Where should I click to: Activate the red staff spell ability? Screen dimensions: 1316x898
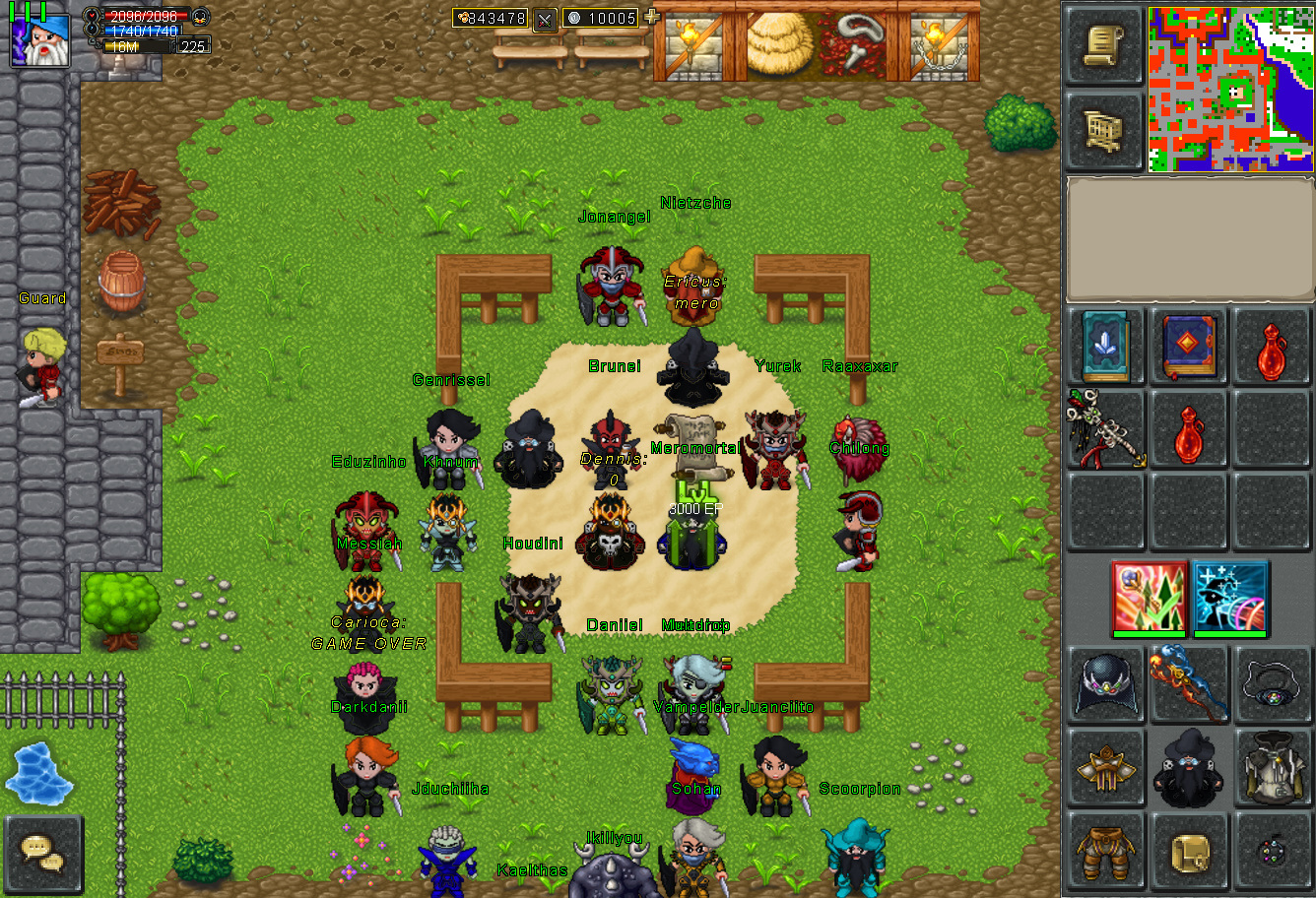[x=1147, y=597]
